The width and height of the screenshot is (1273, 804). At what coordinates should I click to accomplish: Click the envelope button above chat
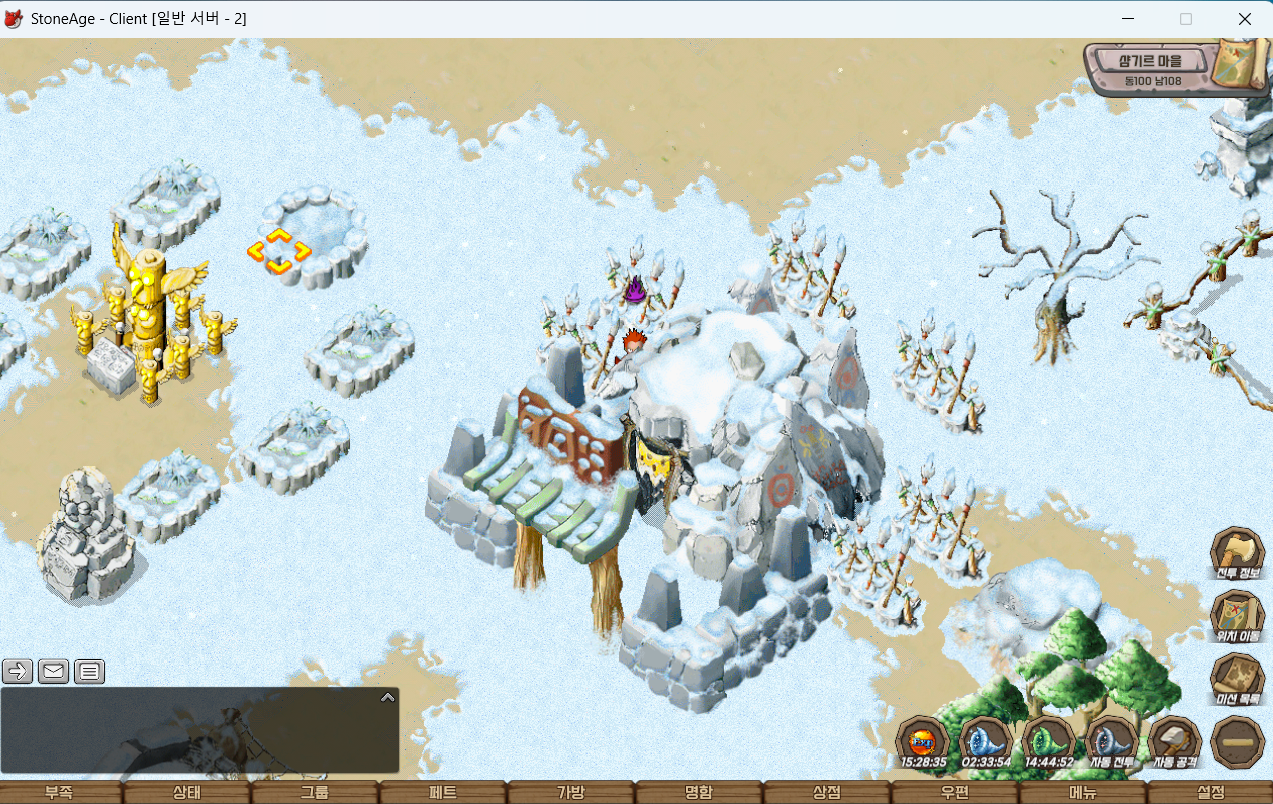54,671
